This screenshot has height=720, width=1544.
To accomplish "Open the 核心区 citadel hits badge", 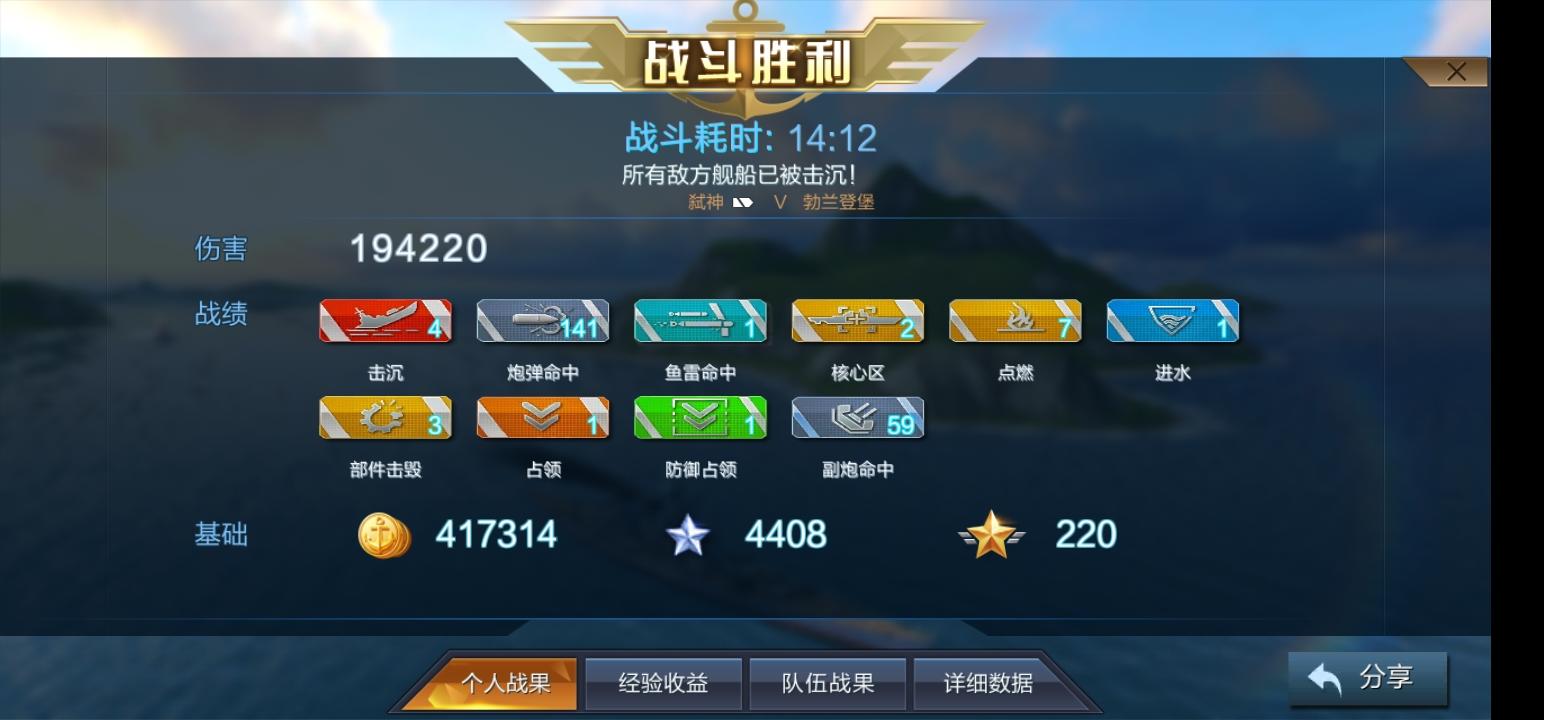I will pos(858,321).
